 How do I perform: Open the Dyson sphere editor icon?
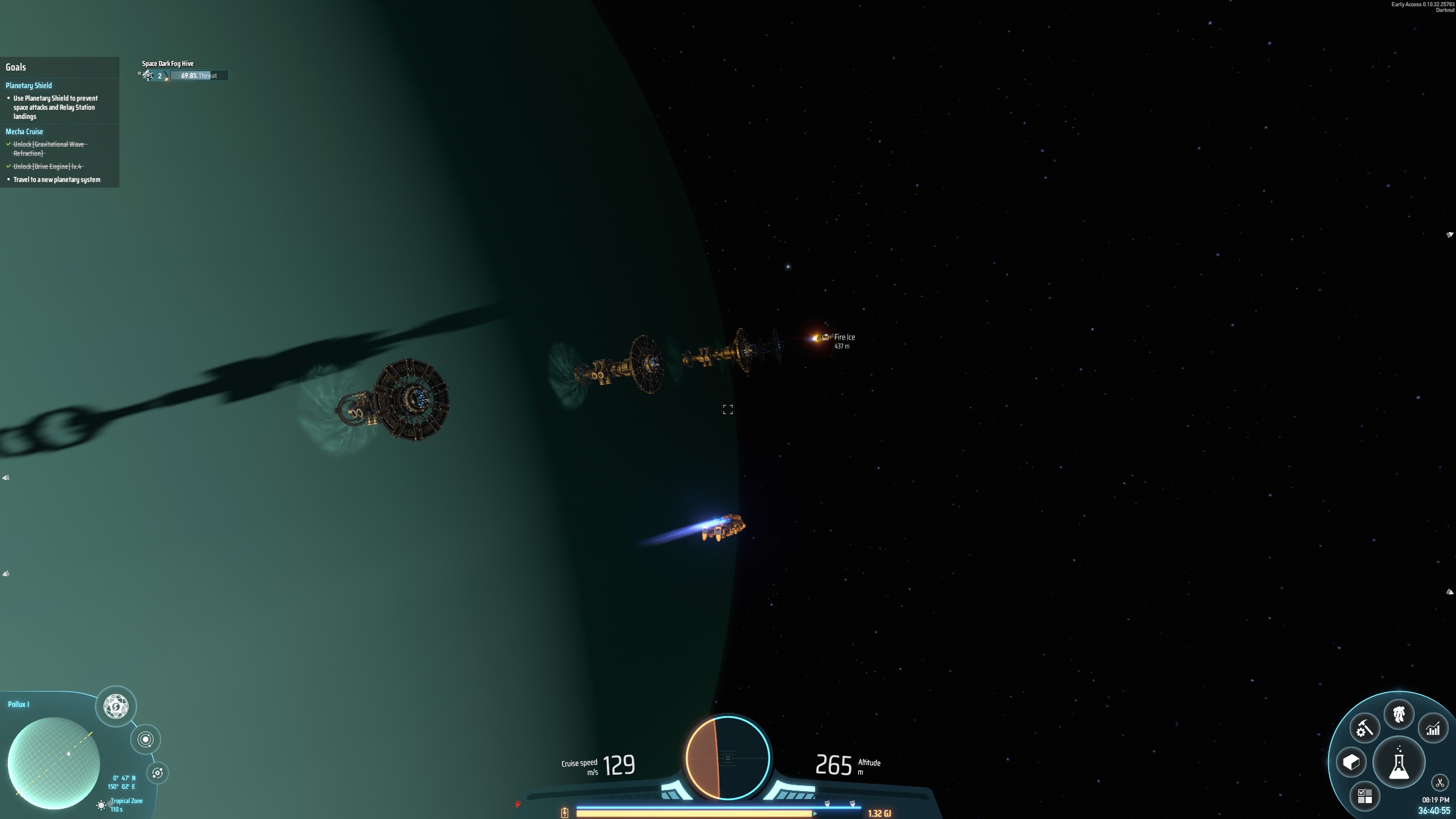(116, 706)
